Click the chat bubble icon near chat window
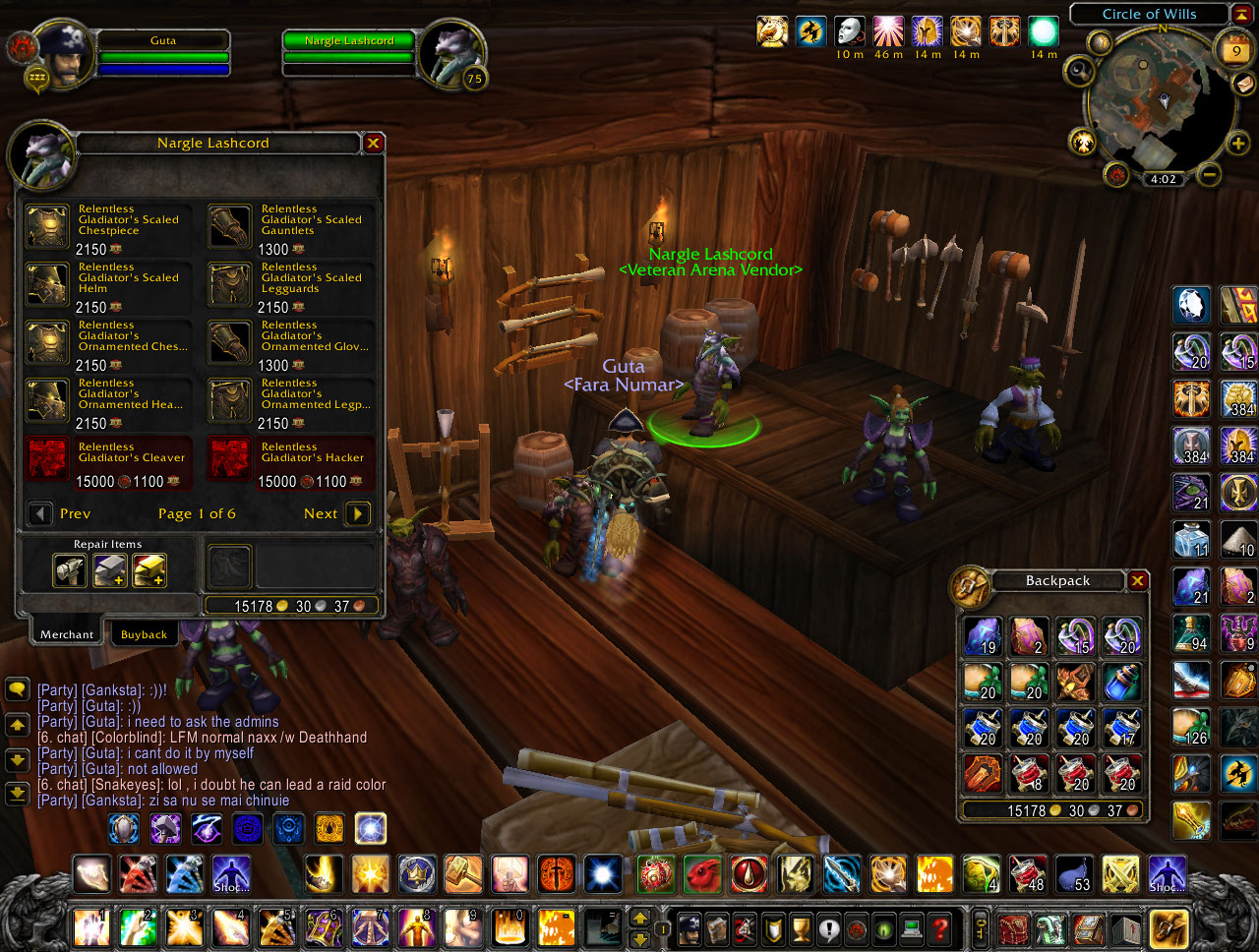The image size is (1259, 952). 17,689
